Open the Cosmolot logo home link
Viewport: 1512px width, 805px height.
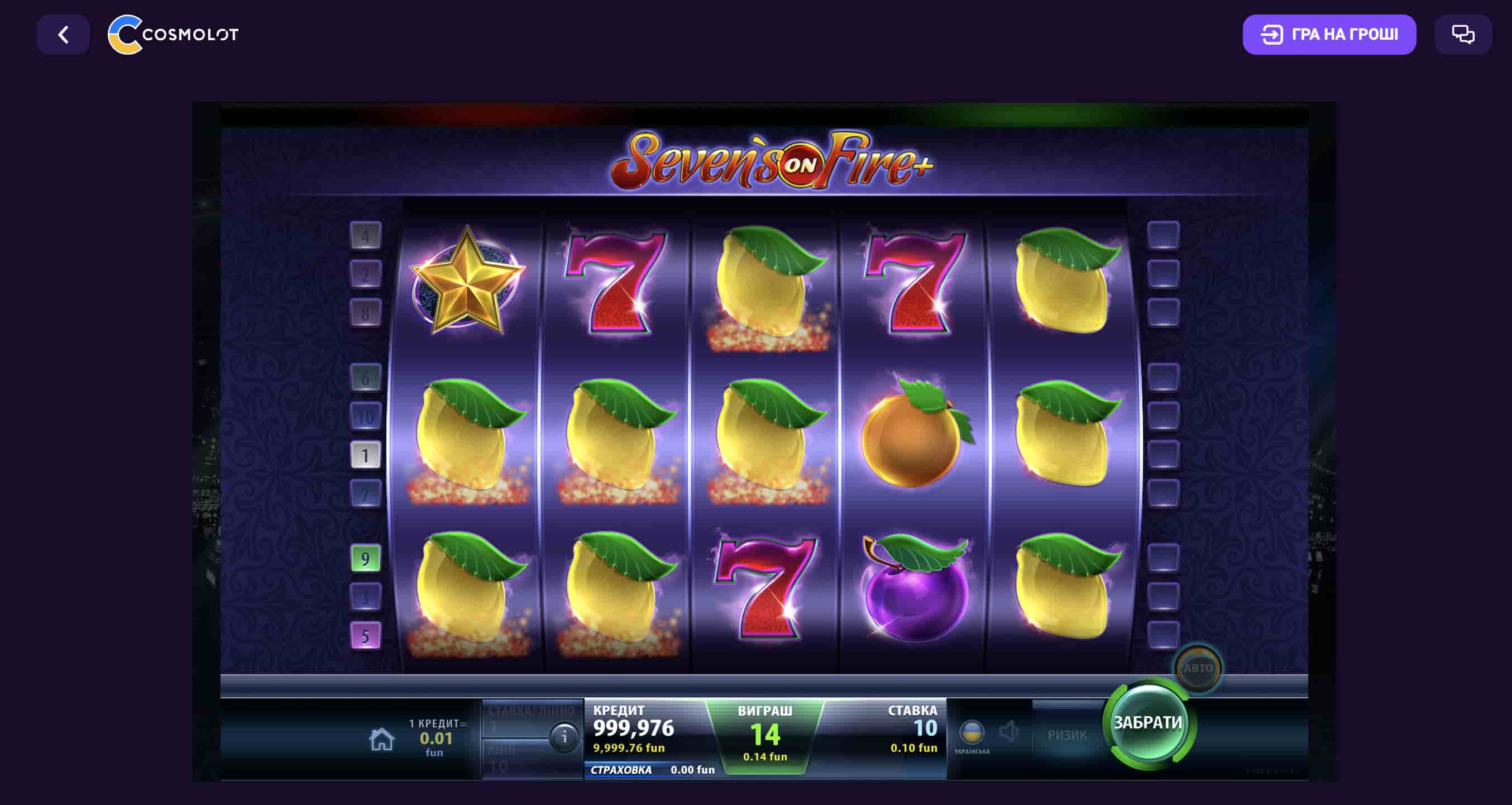(173, 35)
